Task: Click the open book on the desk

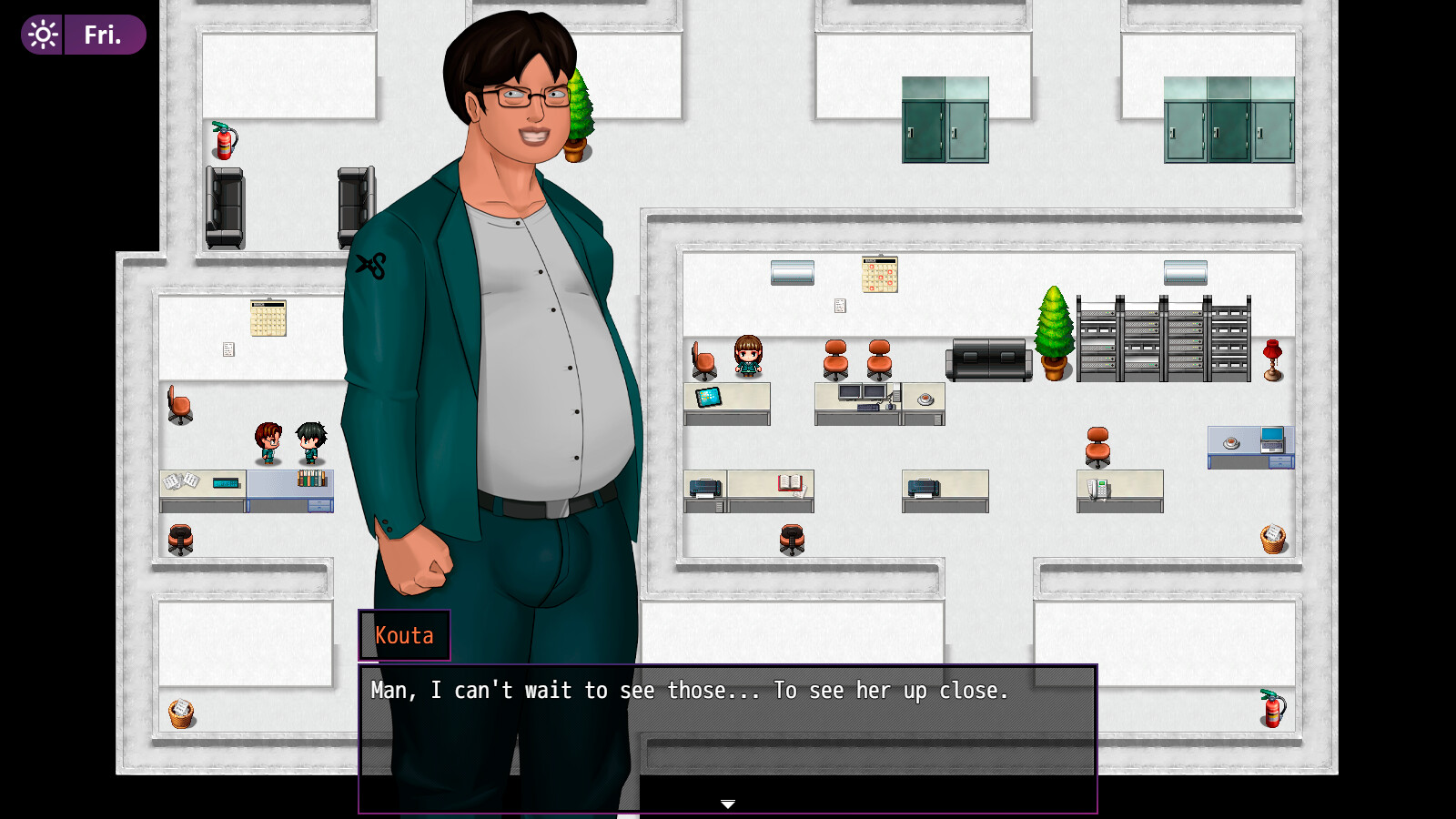Action: point(788,484)
